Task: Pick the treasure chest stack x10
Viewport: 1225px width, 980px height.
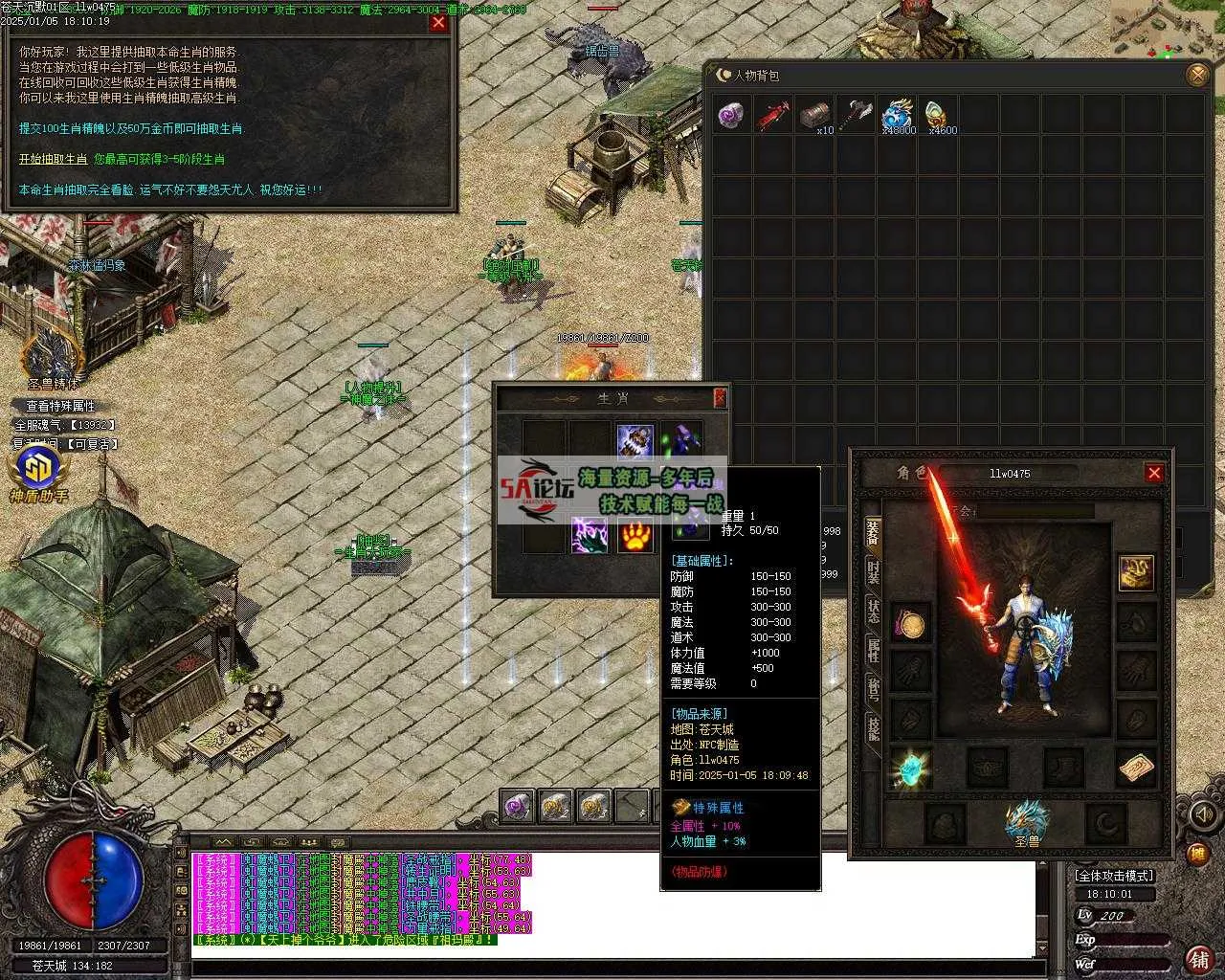Action: (814, 116)
